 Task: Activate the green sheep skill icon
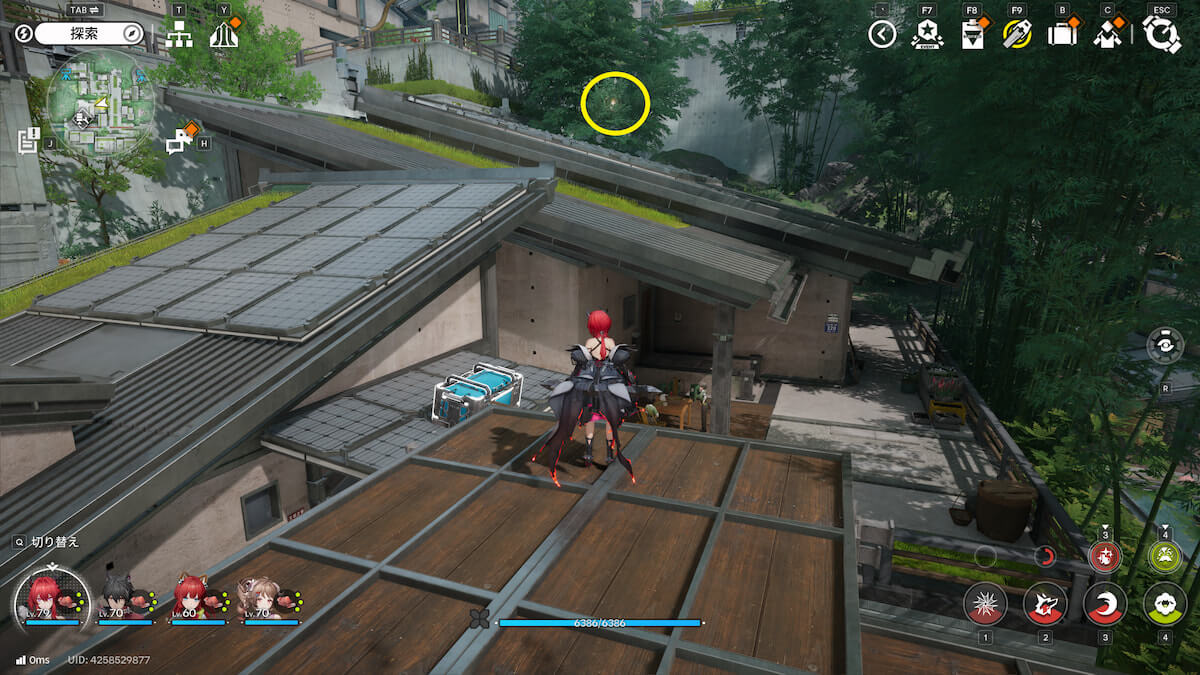pos(1165,603)
